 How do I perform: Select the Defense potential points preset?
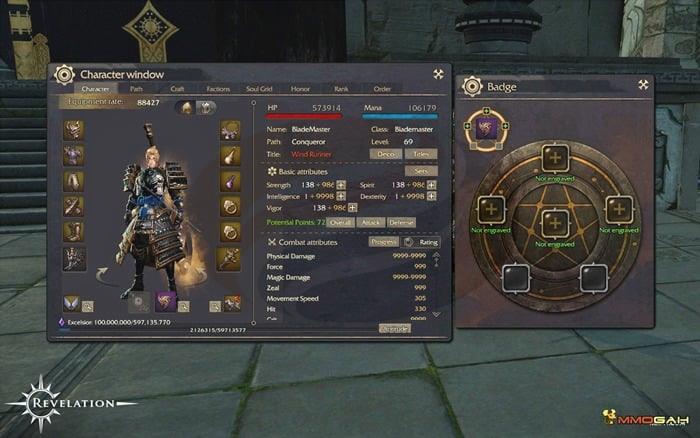[x=401, y=221]
